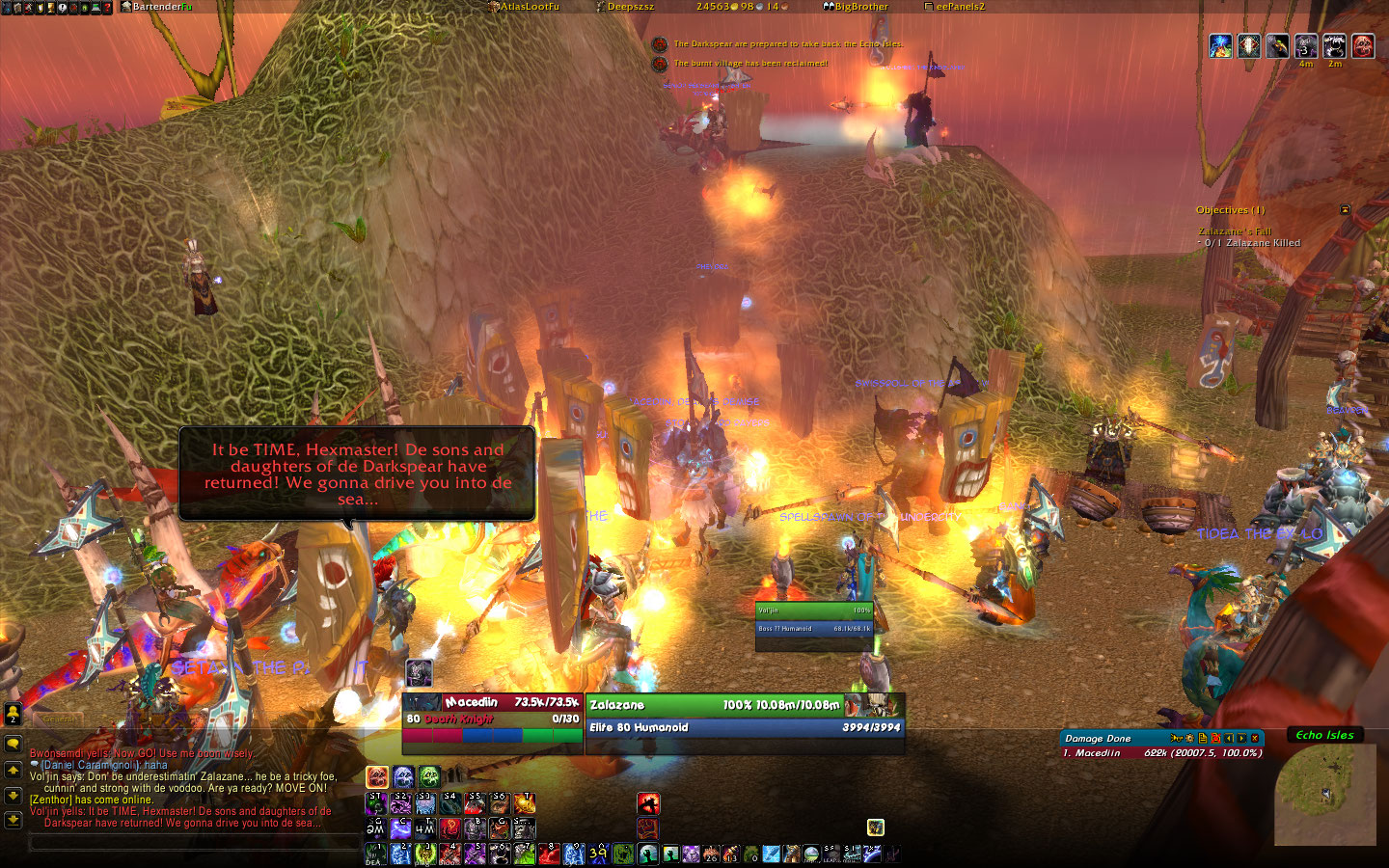Jump chat to bottom with the end-arrow button
The width and height of the screenshot is (1389, 868).
coord(13,820)
